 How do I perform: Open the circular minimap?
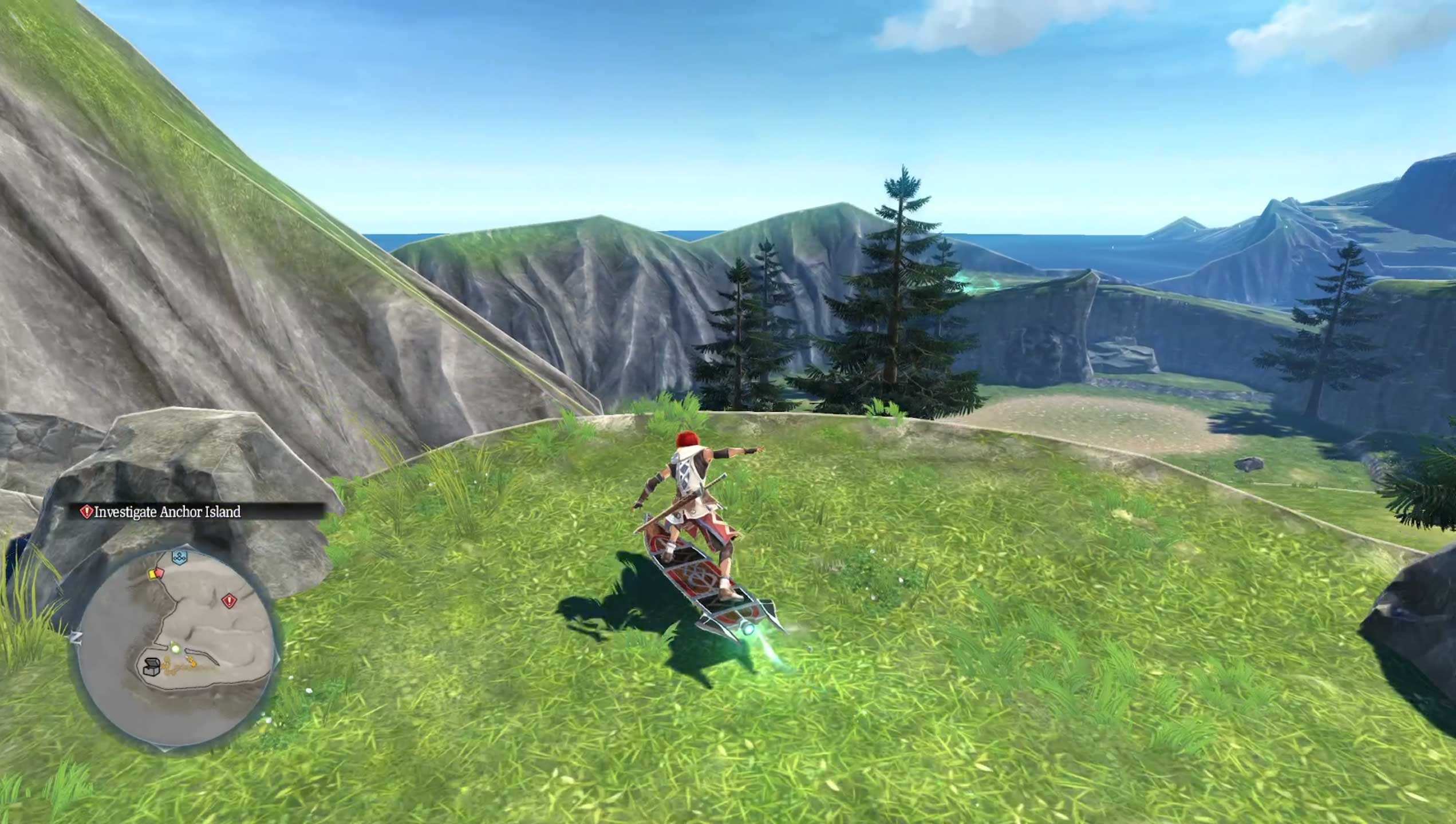[175, 649]
